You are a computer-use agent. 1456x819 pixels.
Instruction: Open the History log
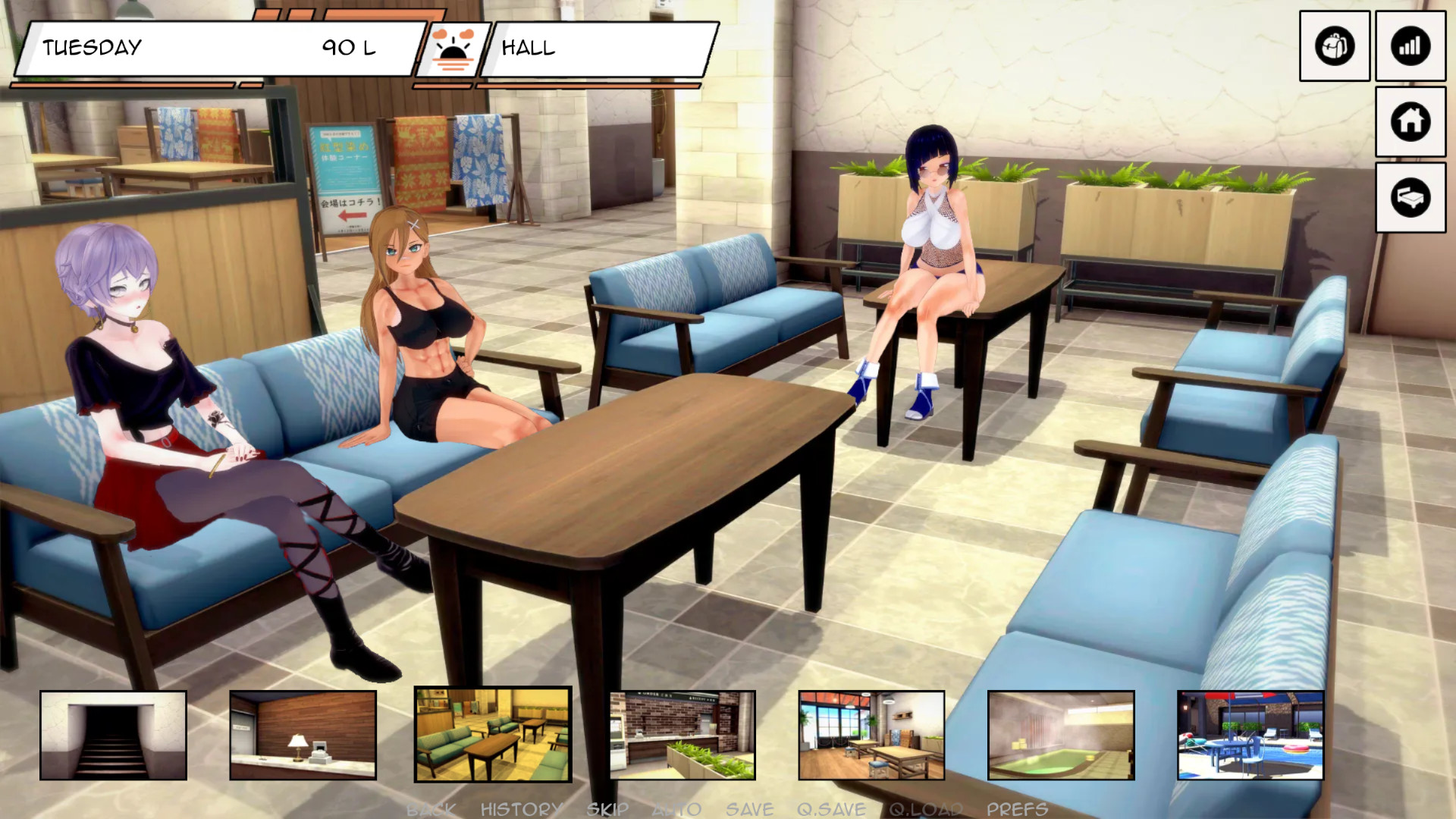522,809
